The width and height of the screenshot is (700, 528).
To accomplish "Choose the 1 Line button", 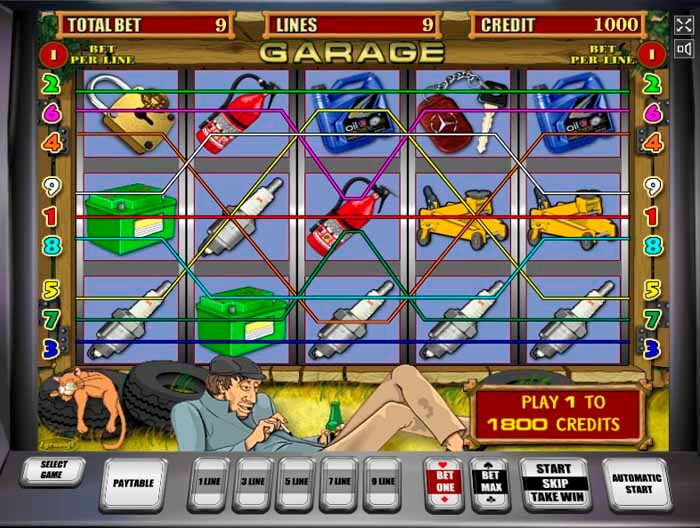I will pos(208,482).
